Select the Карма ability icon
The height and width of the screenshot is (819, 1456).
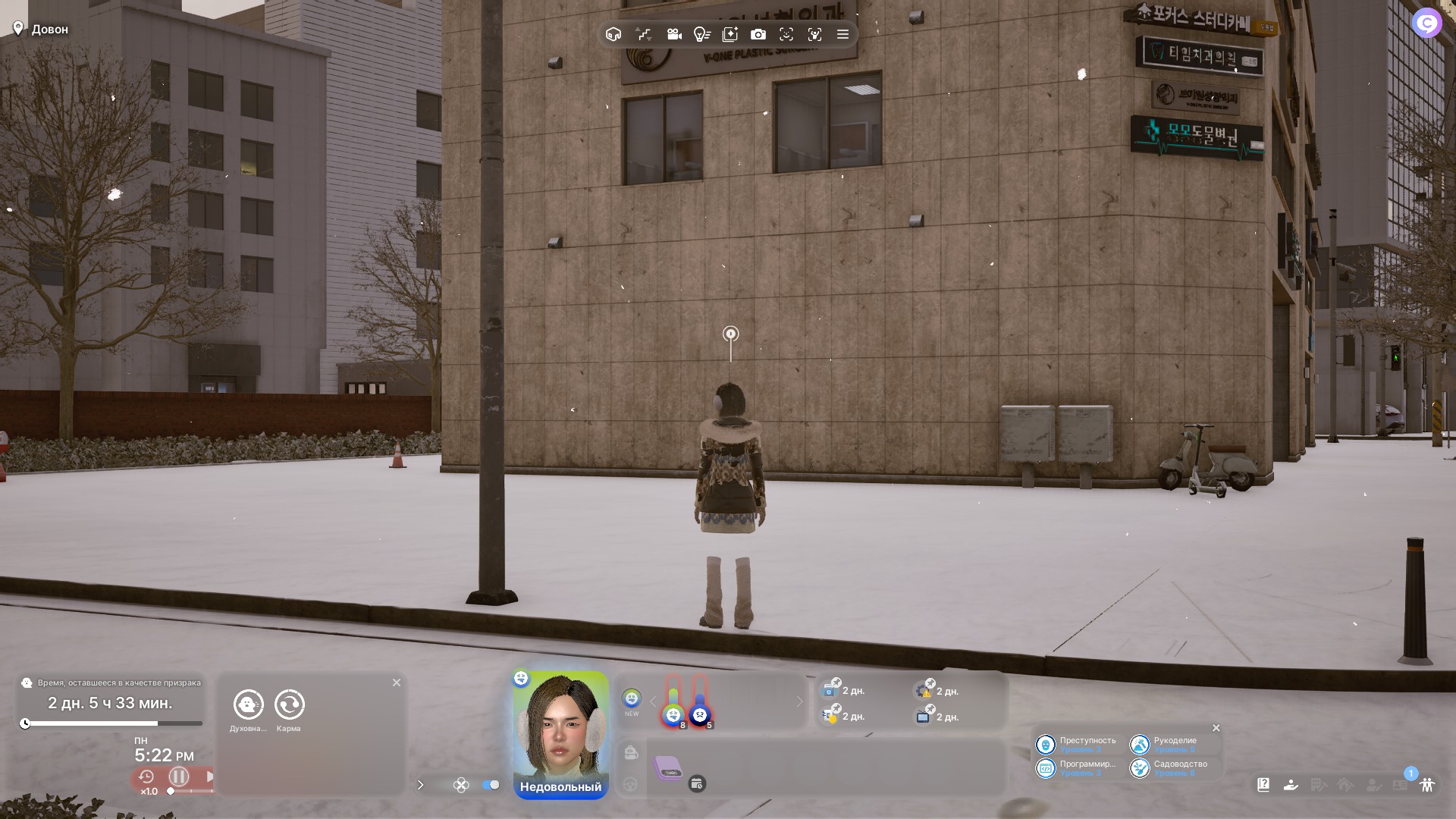pos(289,704)
